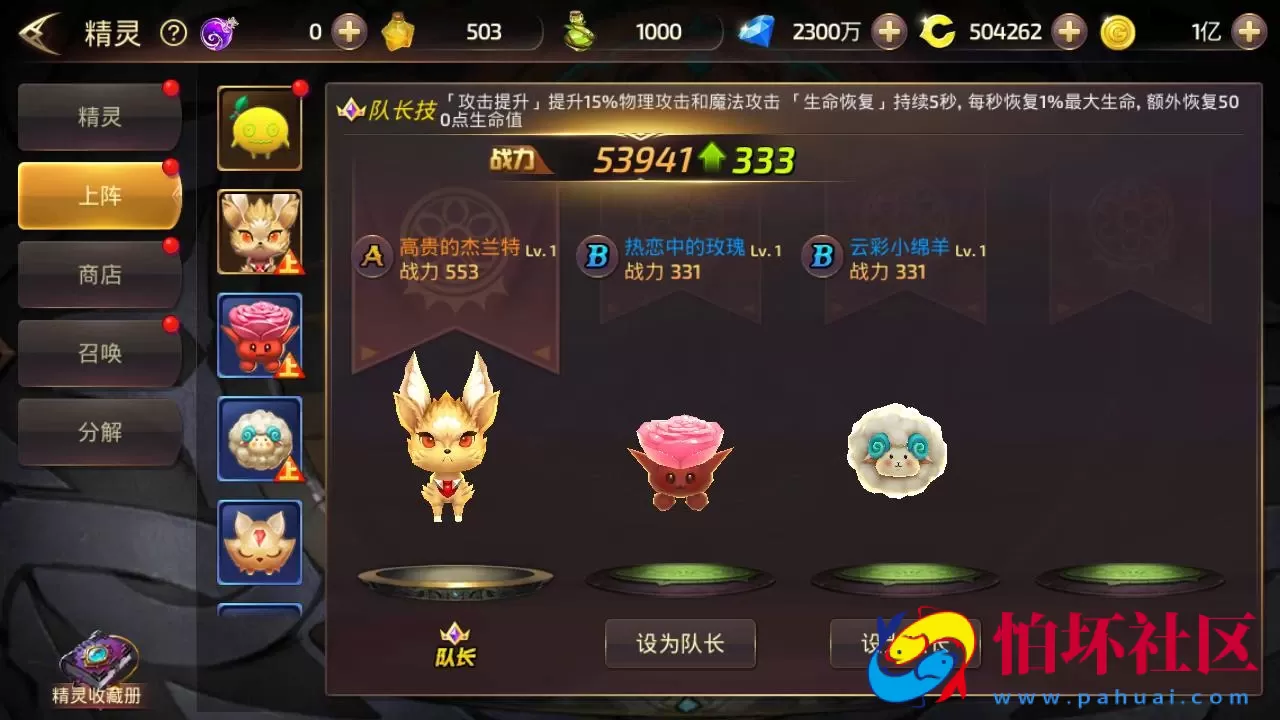Click the gold coin currency icon
1280x720 pixels.
1117,31
